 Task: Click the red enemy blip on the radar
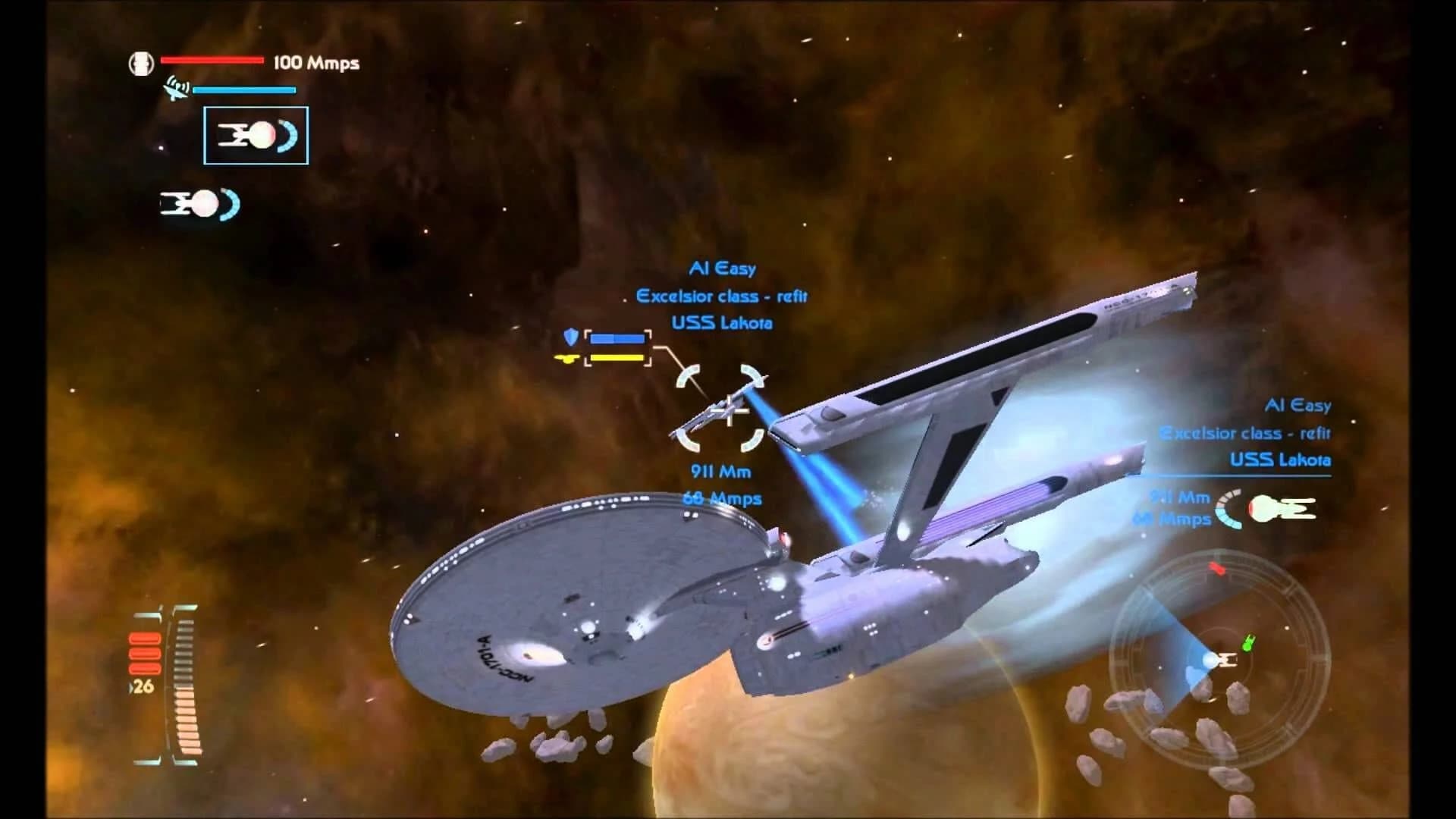[1219, 569]
